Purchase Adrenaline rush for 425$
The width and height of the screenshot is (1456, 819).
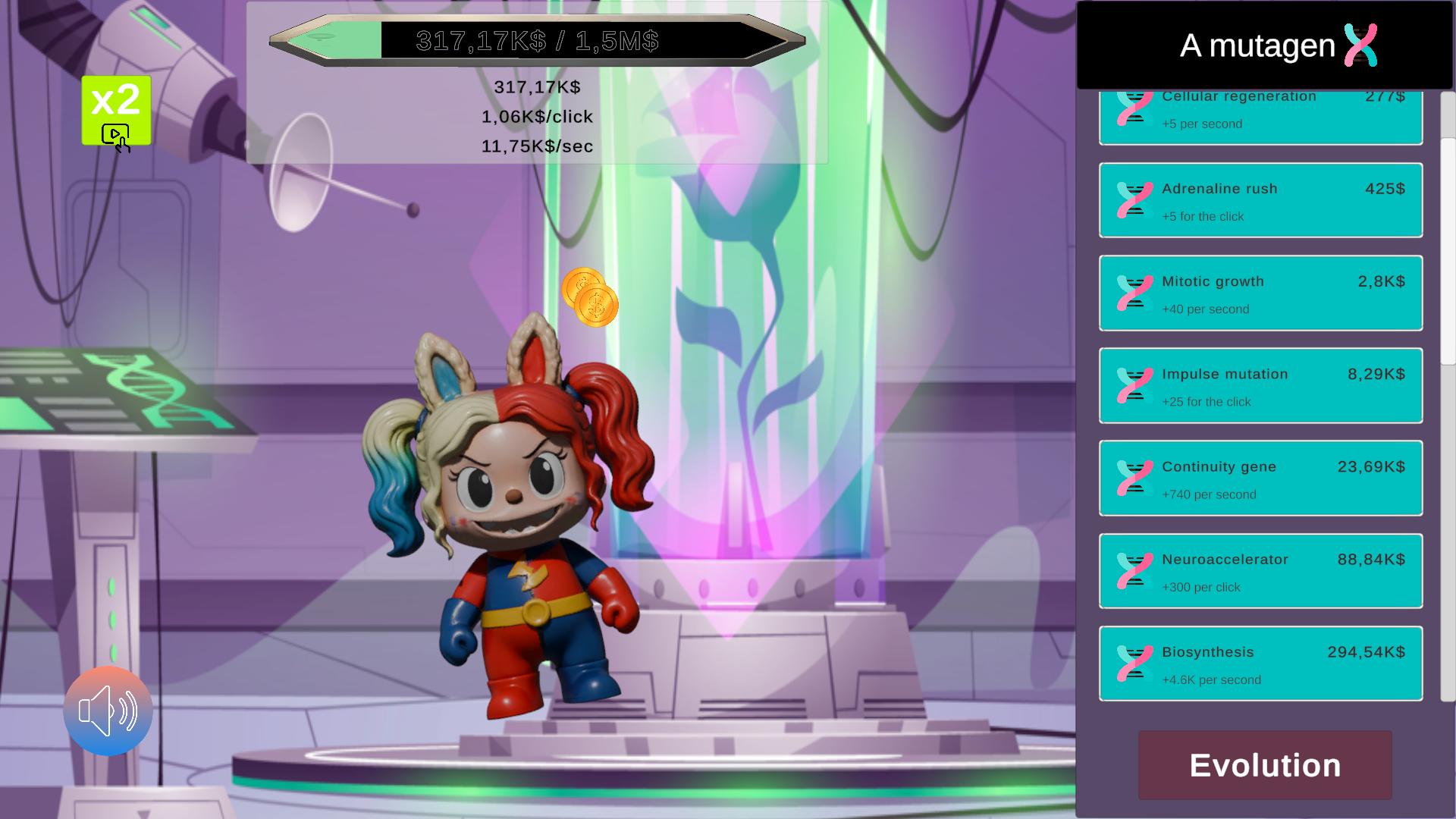pyautogui.click(x=1260, y=199)
